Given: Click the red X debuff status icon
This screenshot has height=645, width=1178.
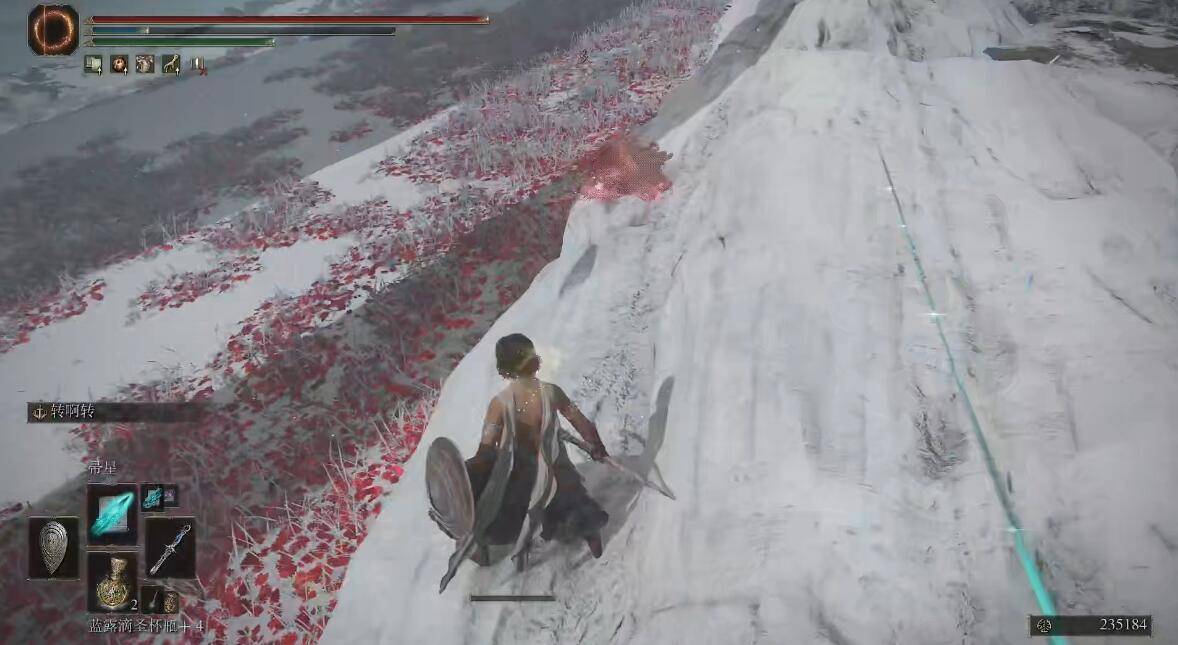Looking at the screenshot, I should [x=198, y=65].
